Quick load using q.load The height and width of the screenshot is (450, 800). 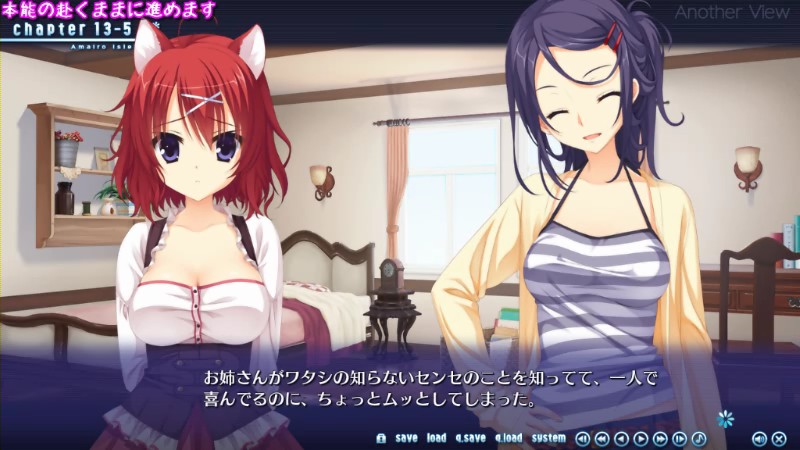508,438
